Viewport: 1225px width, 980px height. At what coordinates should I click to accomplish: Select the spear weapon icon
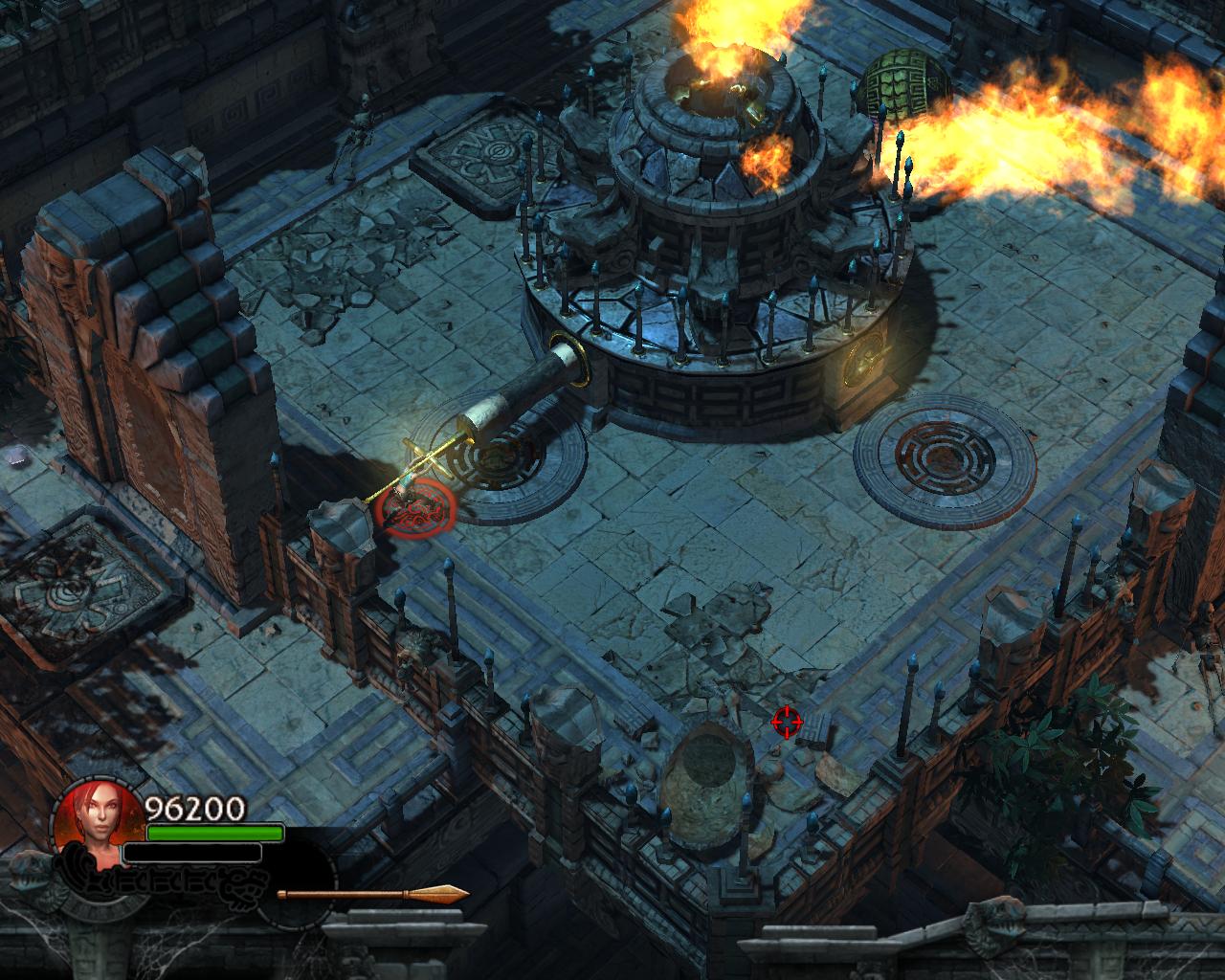[372, 895]
